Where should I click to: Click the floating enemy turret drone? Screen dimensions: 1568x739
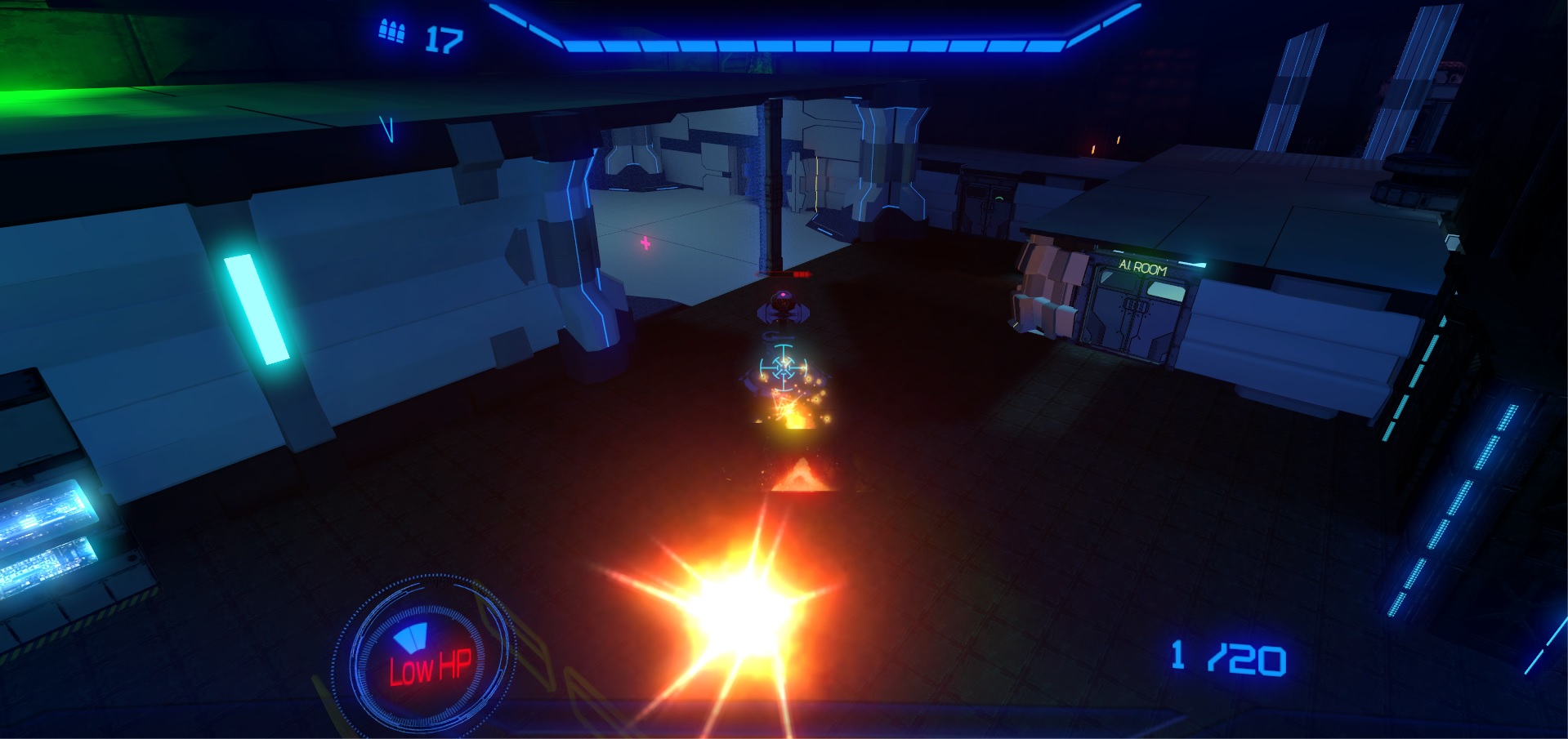click(x=783, y=308)
